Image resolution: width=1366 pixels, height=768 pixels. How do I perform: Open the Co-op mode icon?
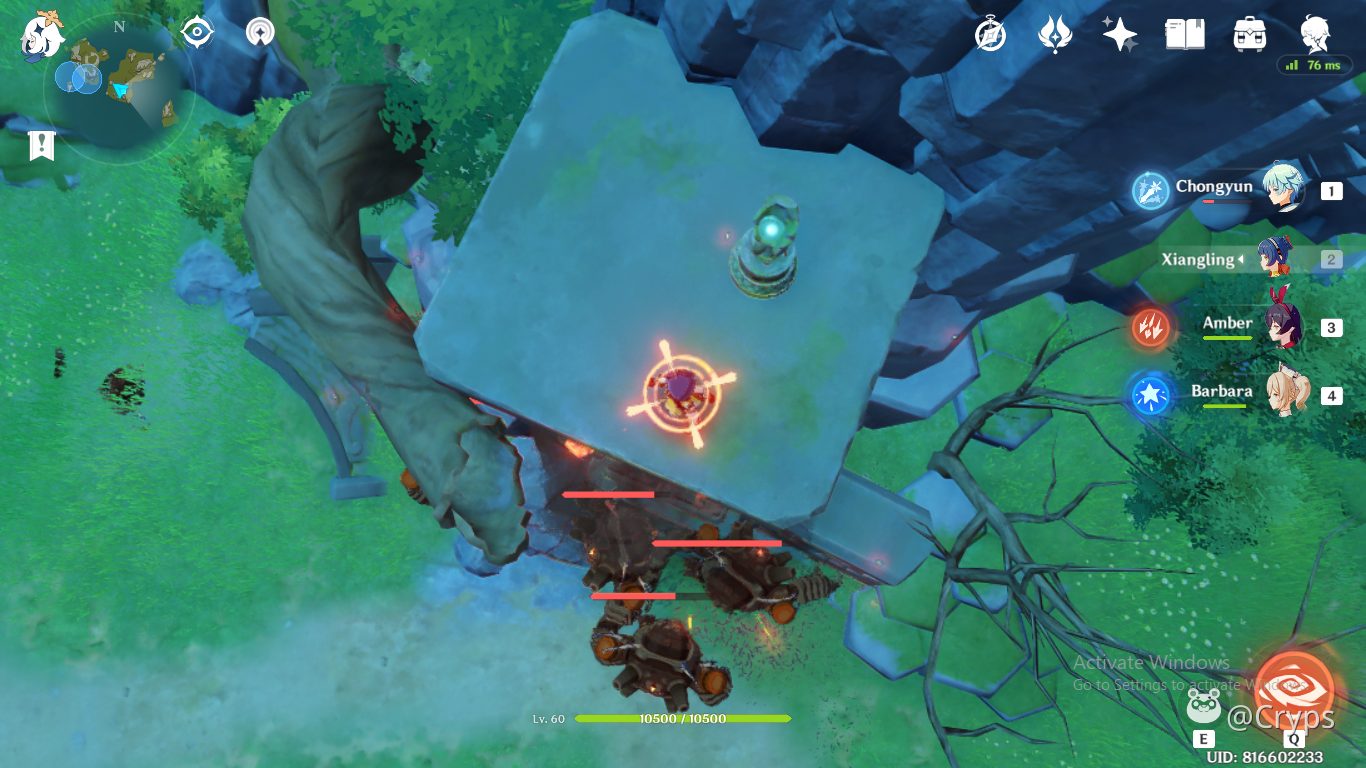[261, 32]
